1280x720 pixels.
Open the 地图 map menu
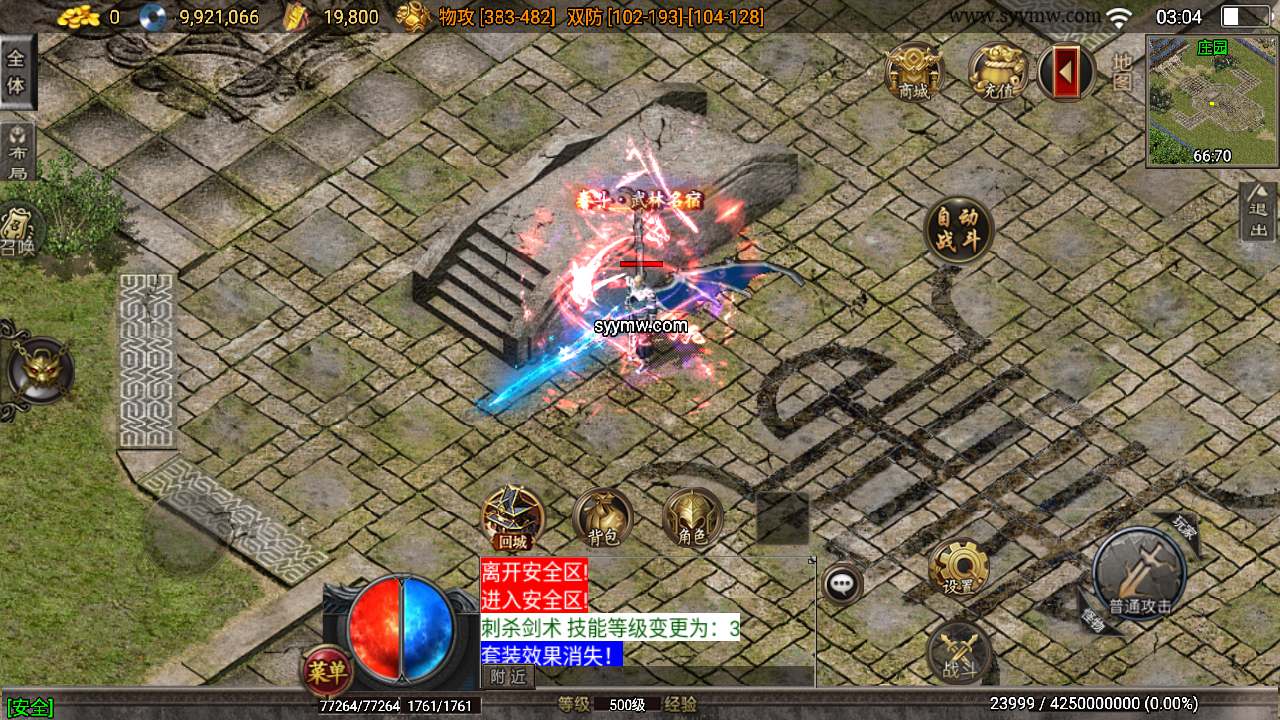pyautogui.click(x=1122, y=72)
